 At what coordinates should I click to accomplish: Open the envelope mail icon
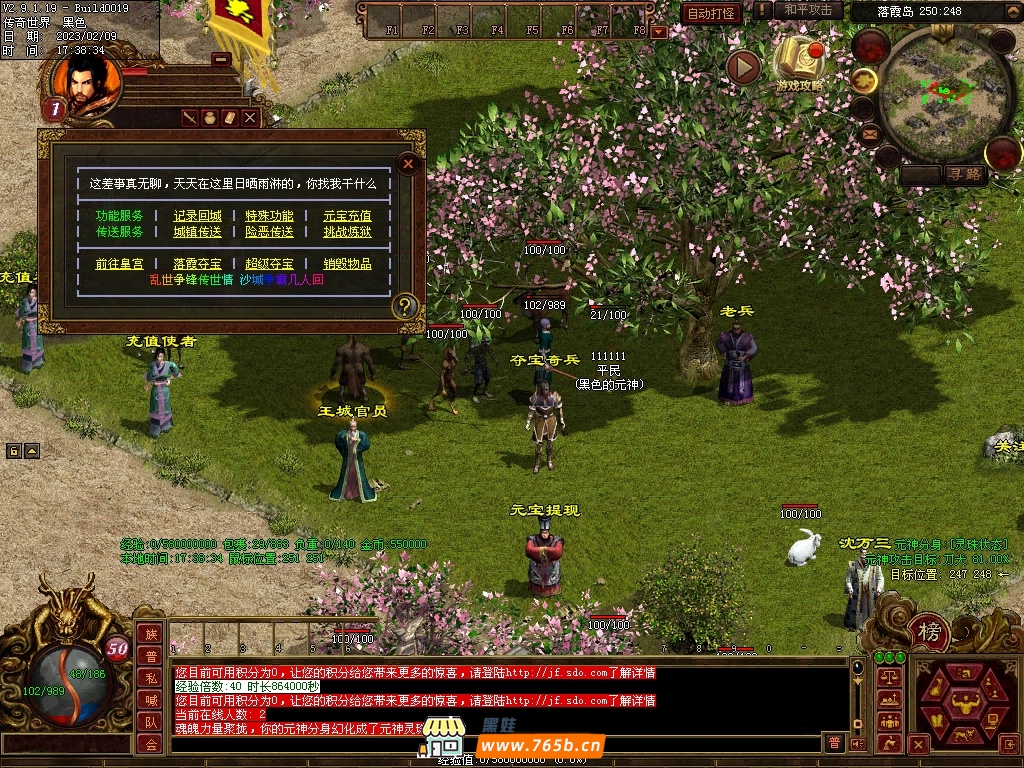click(868, 132)
